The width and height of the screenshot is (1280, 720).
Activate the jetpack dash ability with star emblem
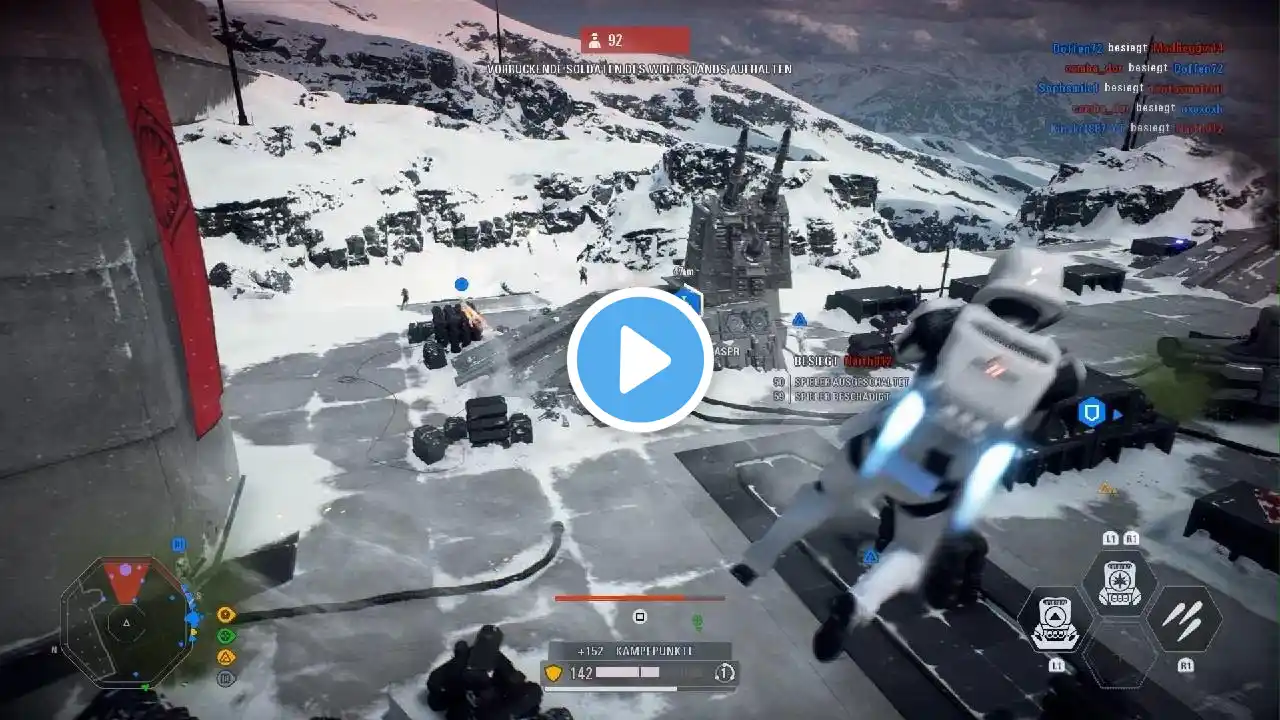point(1120,583)
